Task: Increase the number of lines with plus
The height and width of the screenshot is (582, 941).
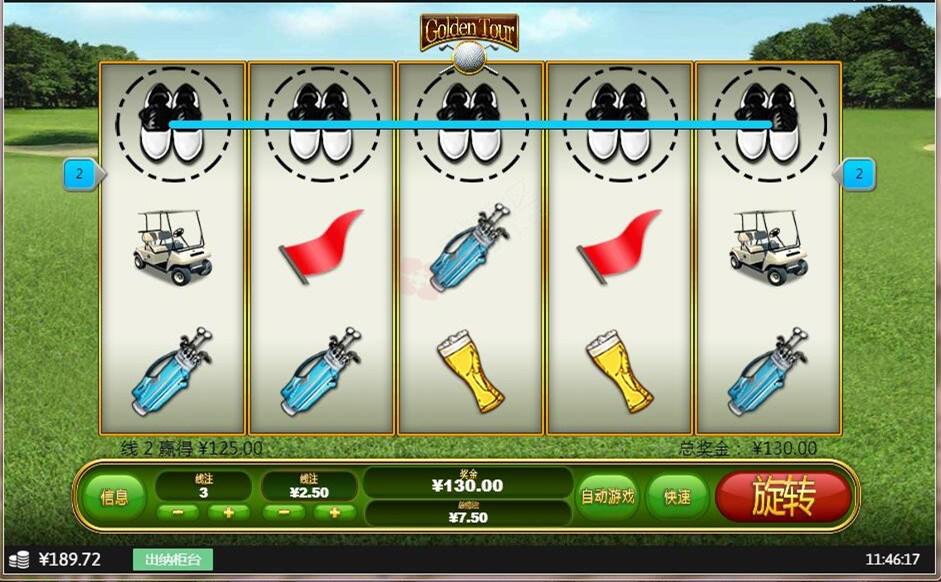Action: pyautogui.click(x=229, y=513)
